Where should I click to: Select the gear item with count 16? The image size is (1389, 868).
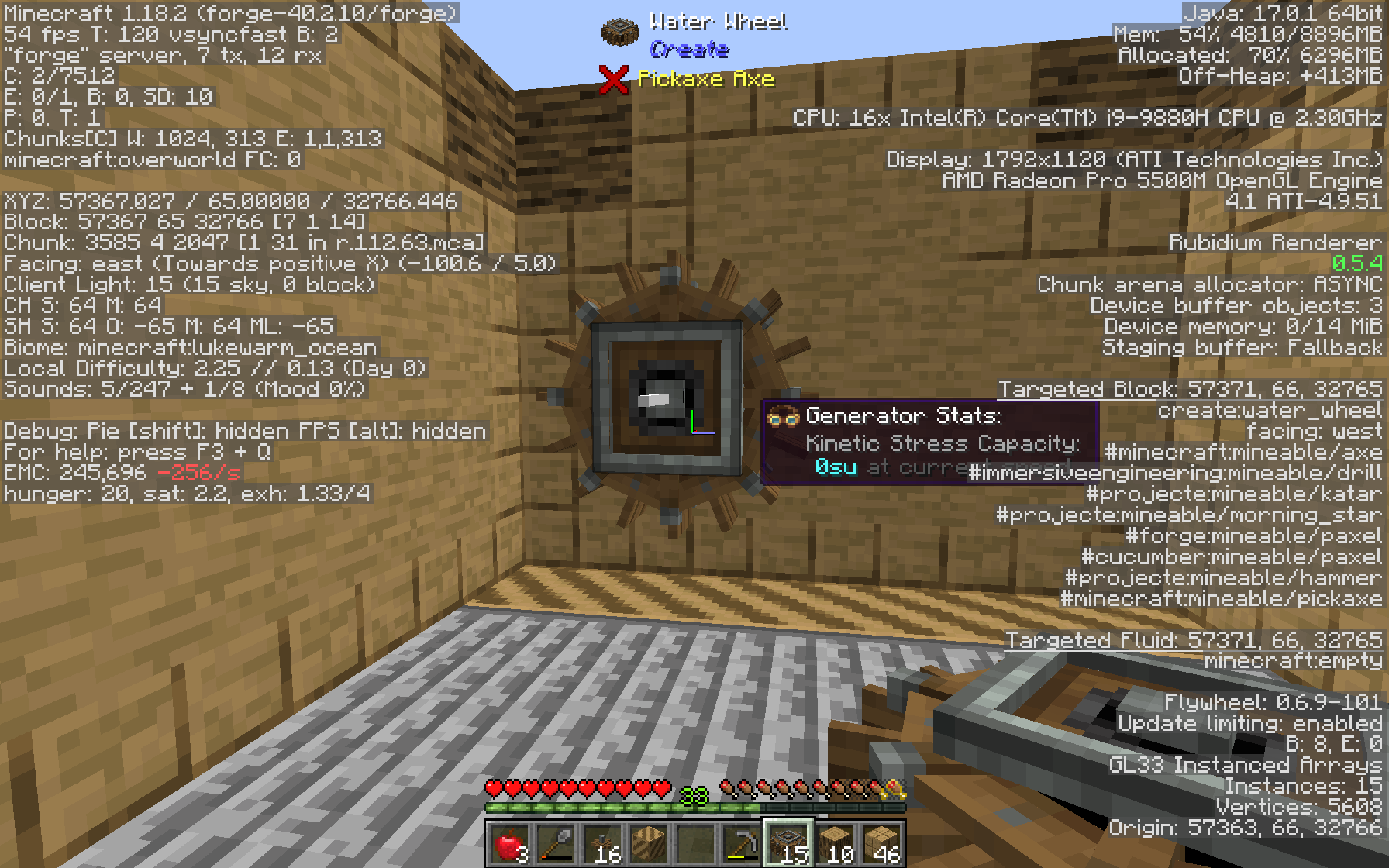click(x=603, y=845)
